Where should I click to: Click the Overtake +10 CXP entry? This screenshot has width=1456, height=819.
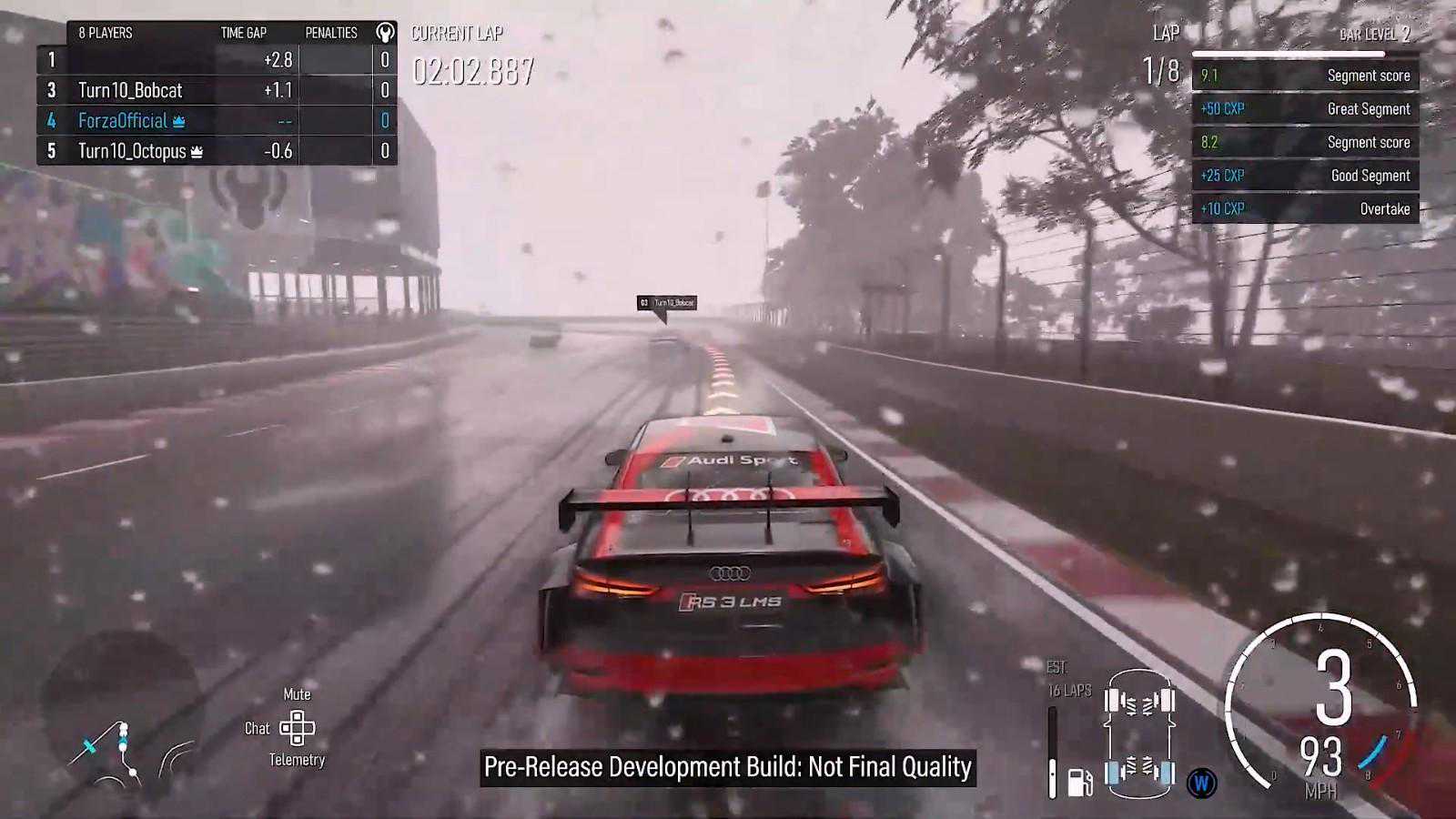(x=1305, y=209)
